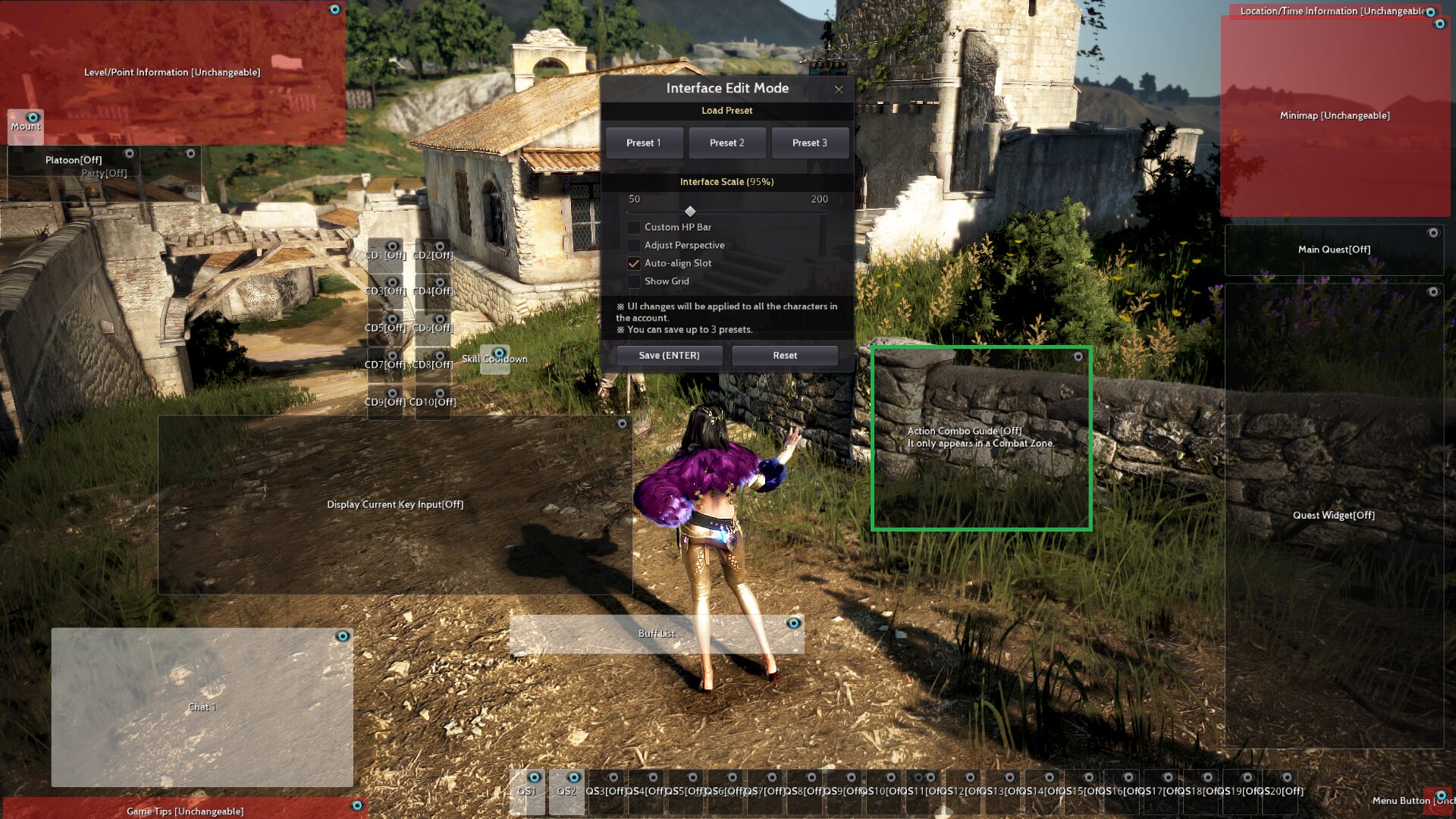Select the Platoon panel
The width and height of the screenshot is (1456, 819).
(x=73, y=160)
